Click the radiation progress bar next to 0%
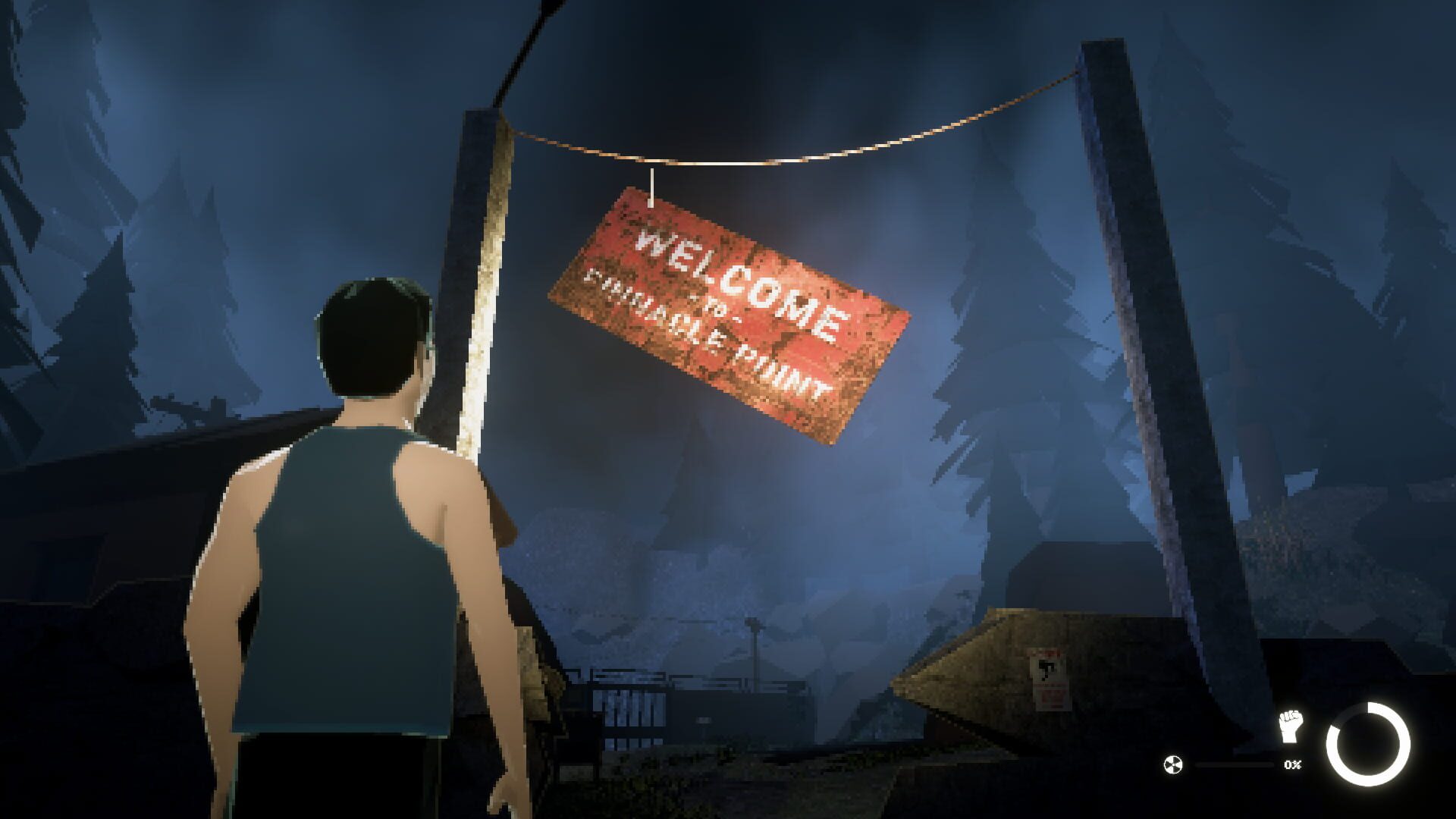This screenshot has width=1456, height=819. click(x=1236, y=764)
